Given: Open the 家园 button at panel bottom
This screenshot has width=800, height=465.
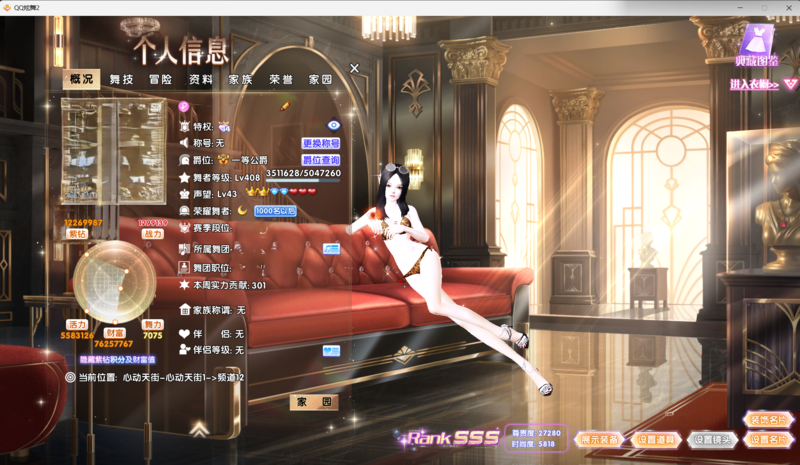Looking at the screenshot, I should (x=313, y=402).
